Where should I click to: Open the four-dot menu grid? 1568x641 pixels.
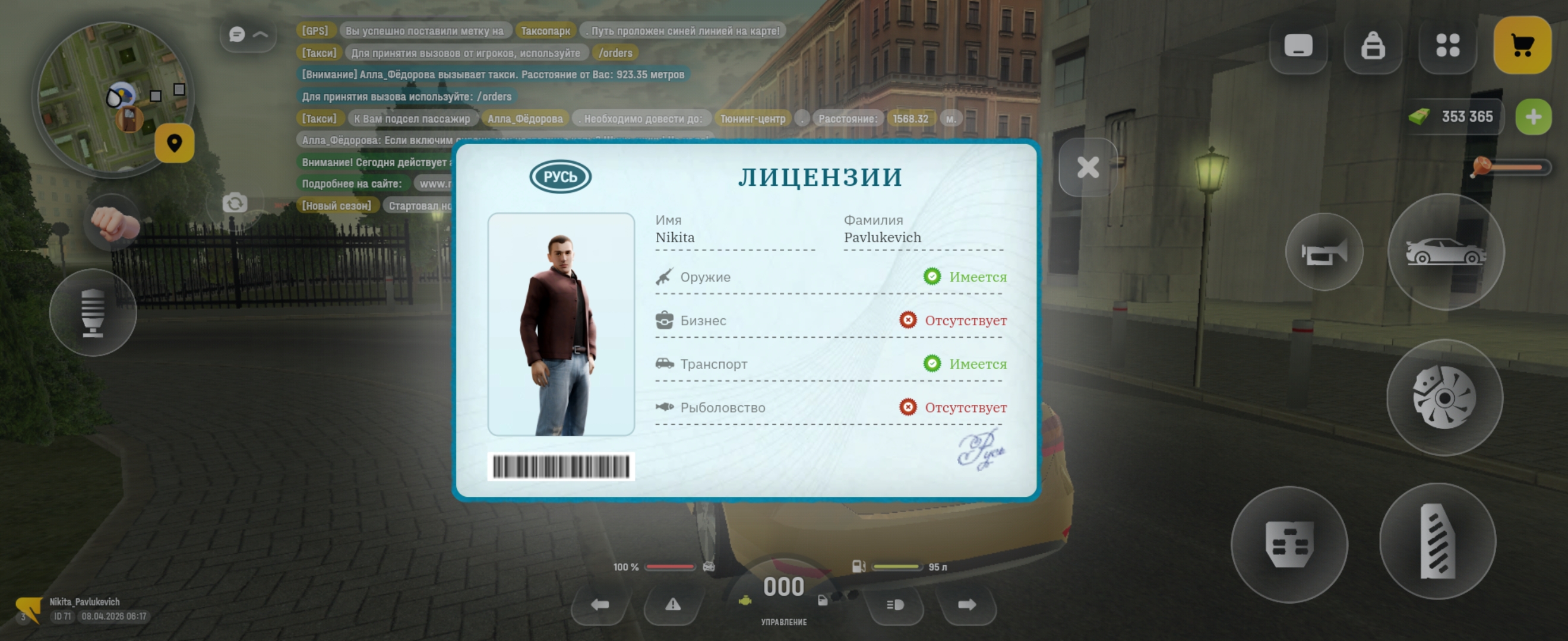point(1447,46)
